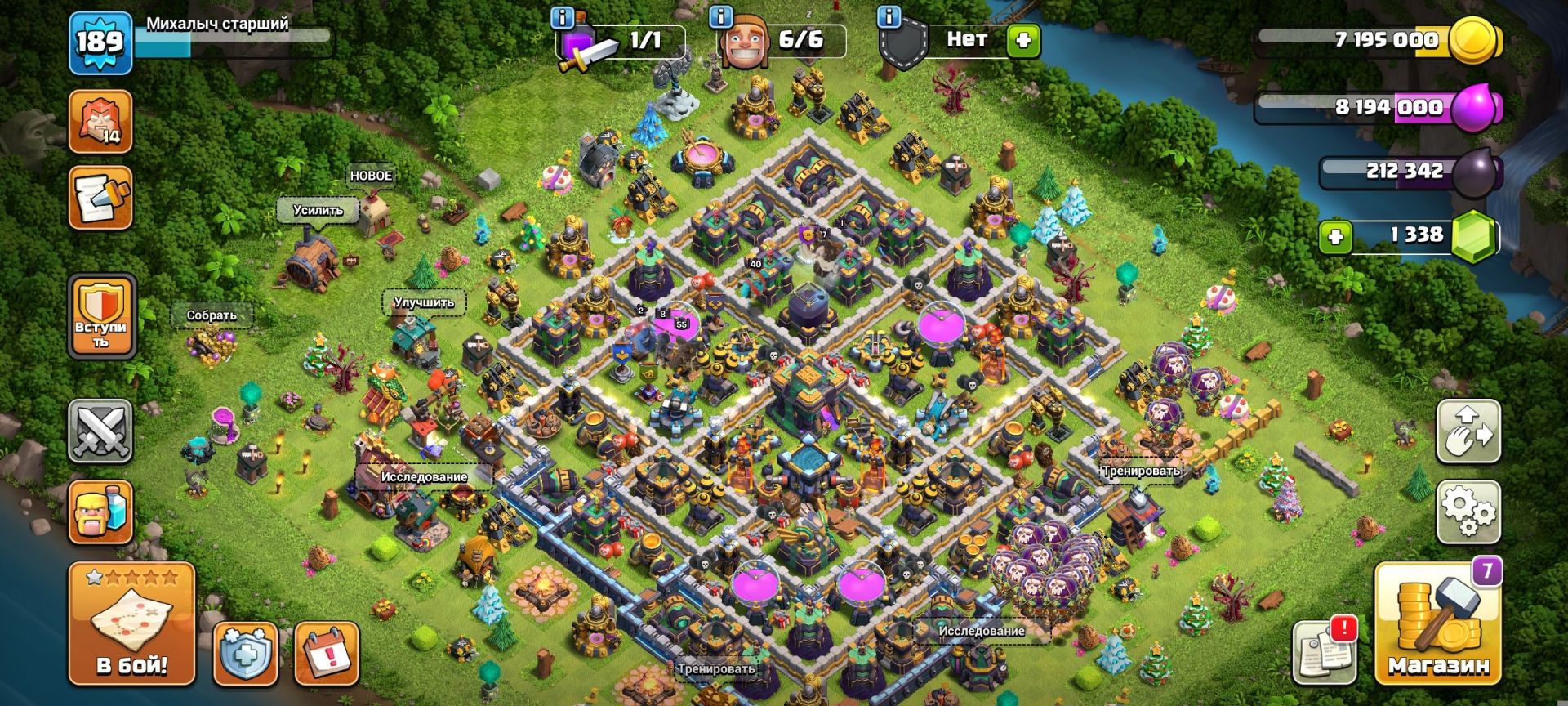The width and height of the screenshot is (1568, 706).
Task: Add a shield using green plus
Action: click(x=1023, y=39)
